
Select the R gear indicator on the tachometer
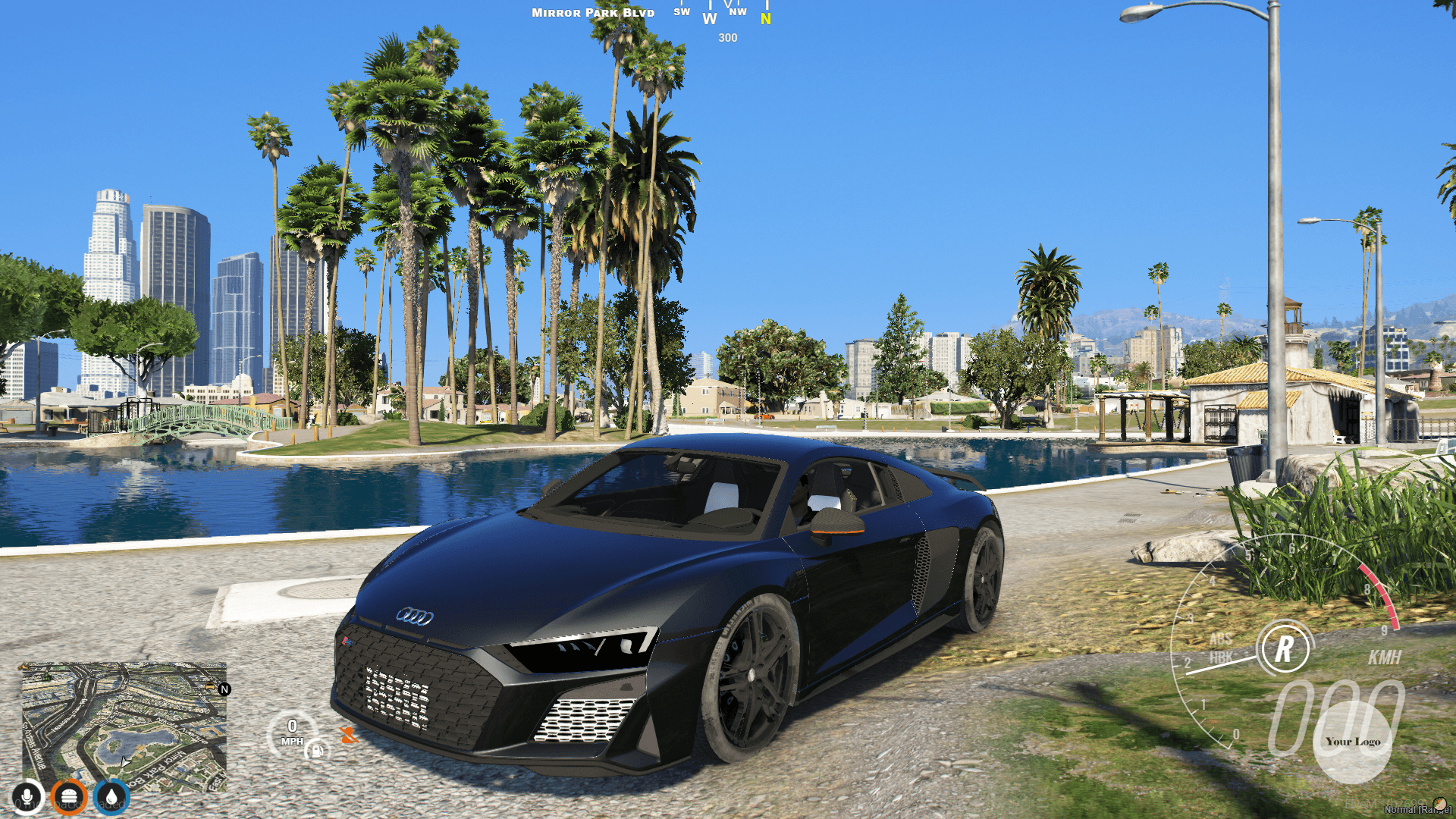point(1285,648)
